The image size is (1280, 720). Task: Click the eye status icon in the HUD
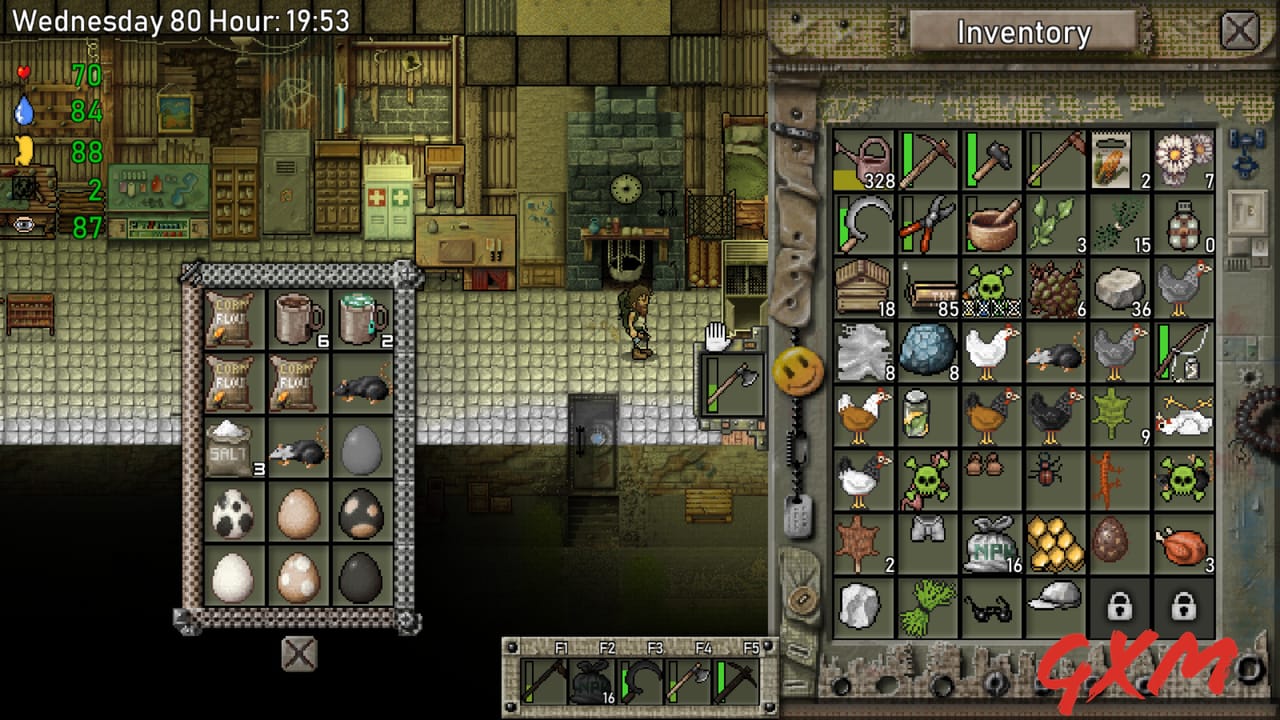22,225
